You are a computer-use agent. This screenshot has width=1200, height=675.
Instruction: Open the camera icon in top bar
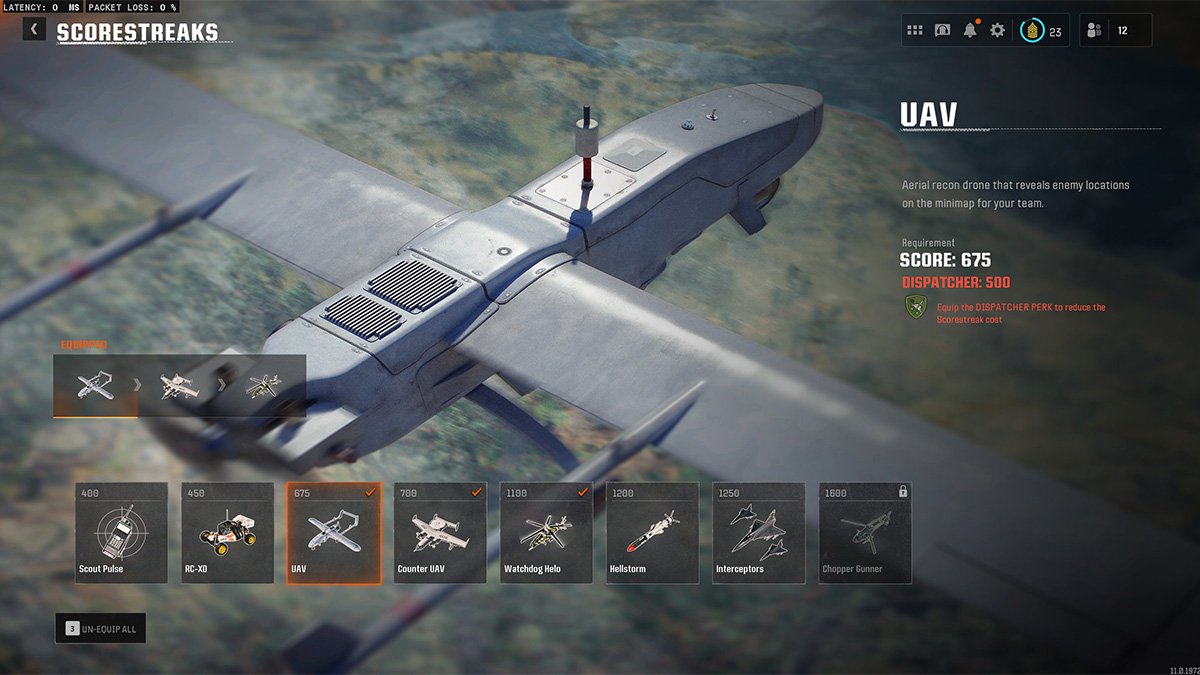942,30
